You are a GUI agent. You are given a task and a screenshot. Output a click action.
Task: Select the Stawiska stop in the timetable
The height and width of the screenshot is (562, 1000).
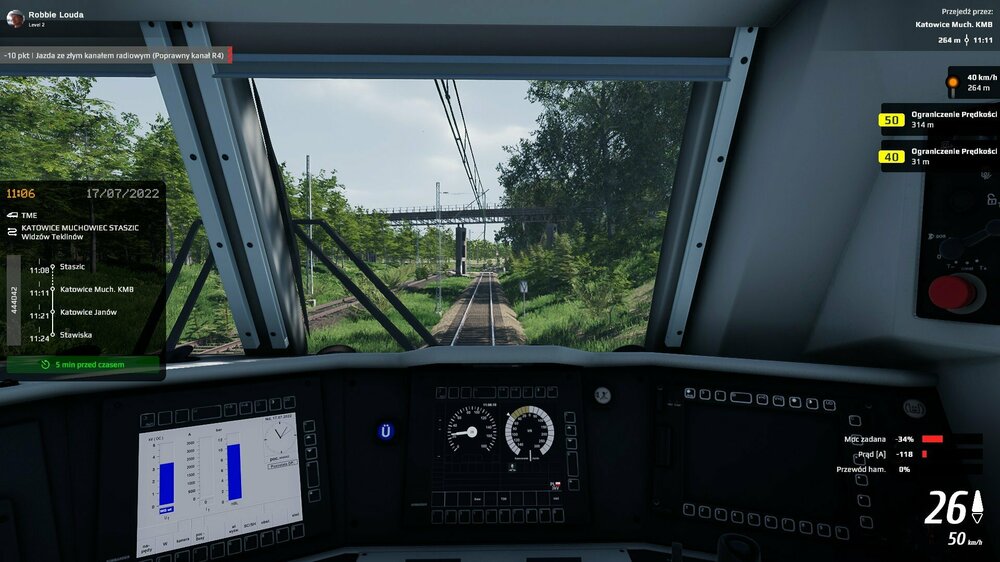[75, 335]
